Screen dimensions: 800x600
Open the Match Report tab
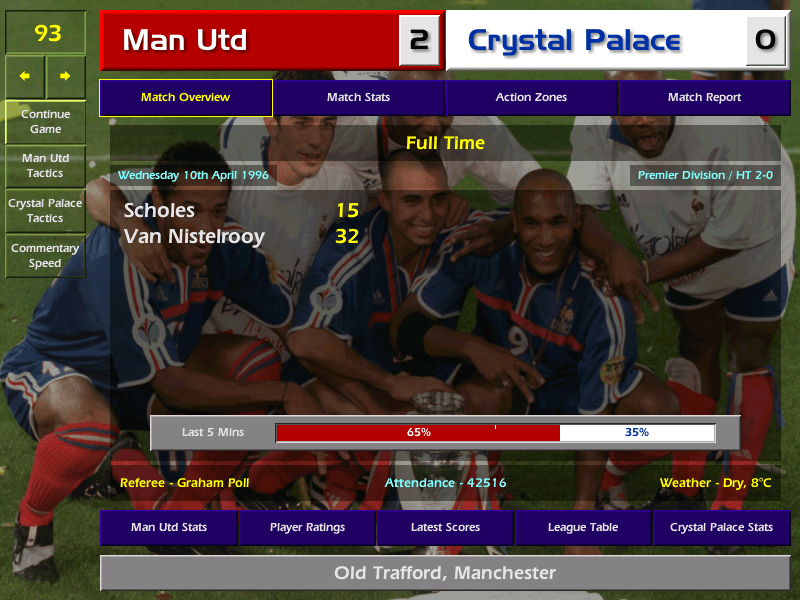click(704, 97)
